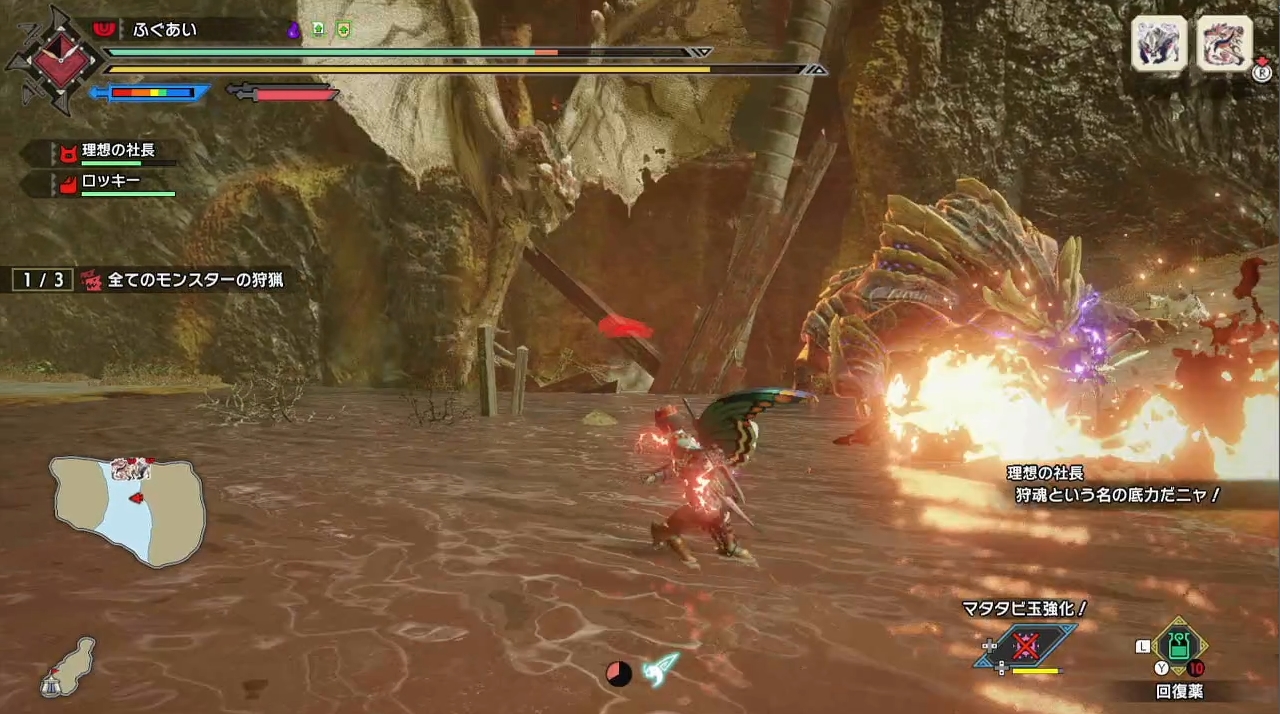Select party member ロッキー

pos(110,182)
